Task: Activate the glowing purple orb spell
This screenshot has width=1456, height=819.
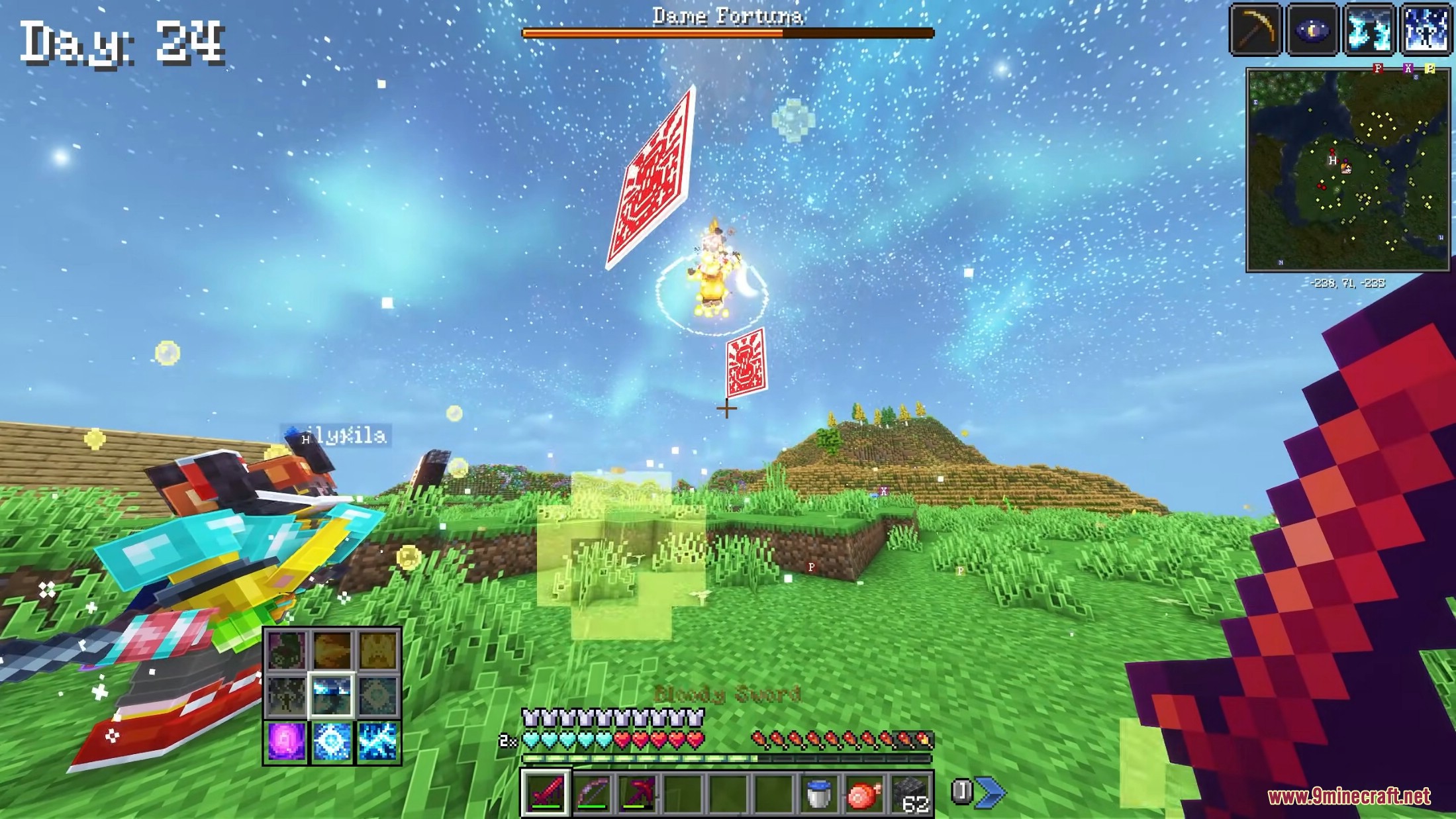Action: (287, 741)
